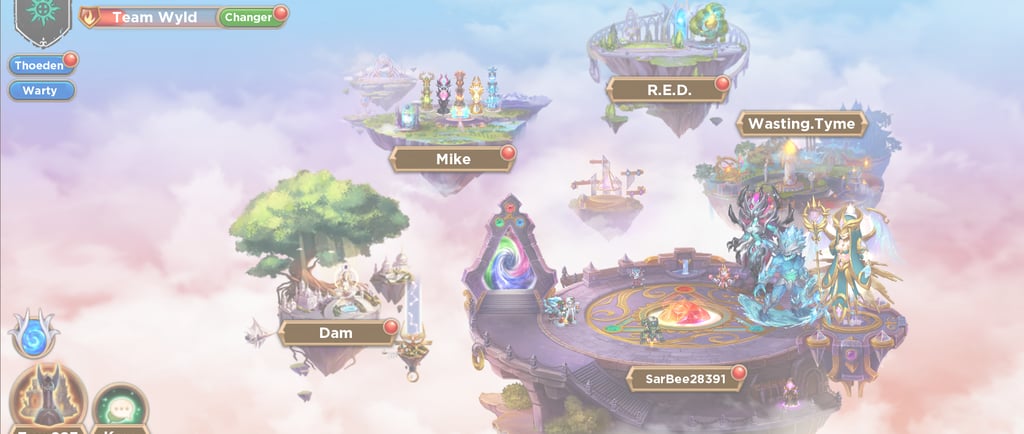This screenshot has height=434, width=1024.
Task: Select the Thoeden button
Action: (x=40, y=65)
